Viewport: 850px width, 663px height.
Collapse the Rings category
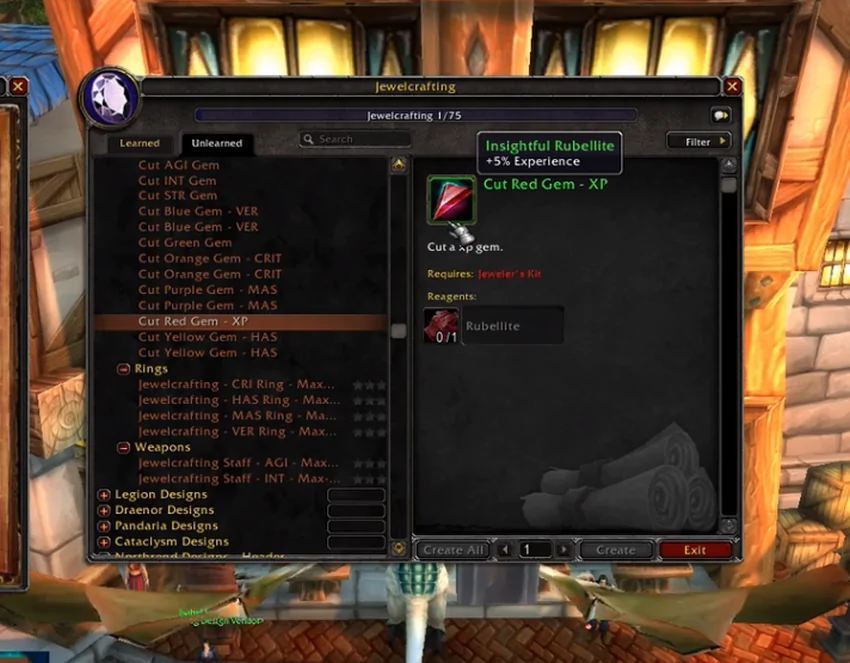click(x=123, y=369)
